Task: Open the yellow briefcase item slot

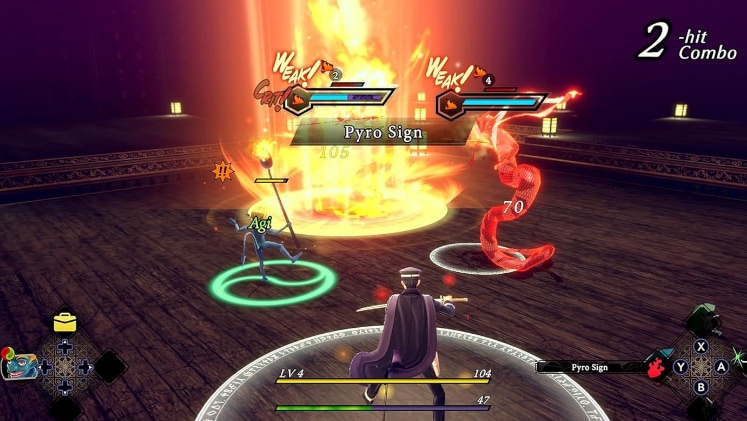Action: (65, 322)
